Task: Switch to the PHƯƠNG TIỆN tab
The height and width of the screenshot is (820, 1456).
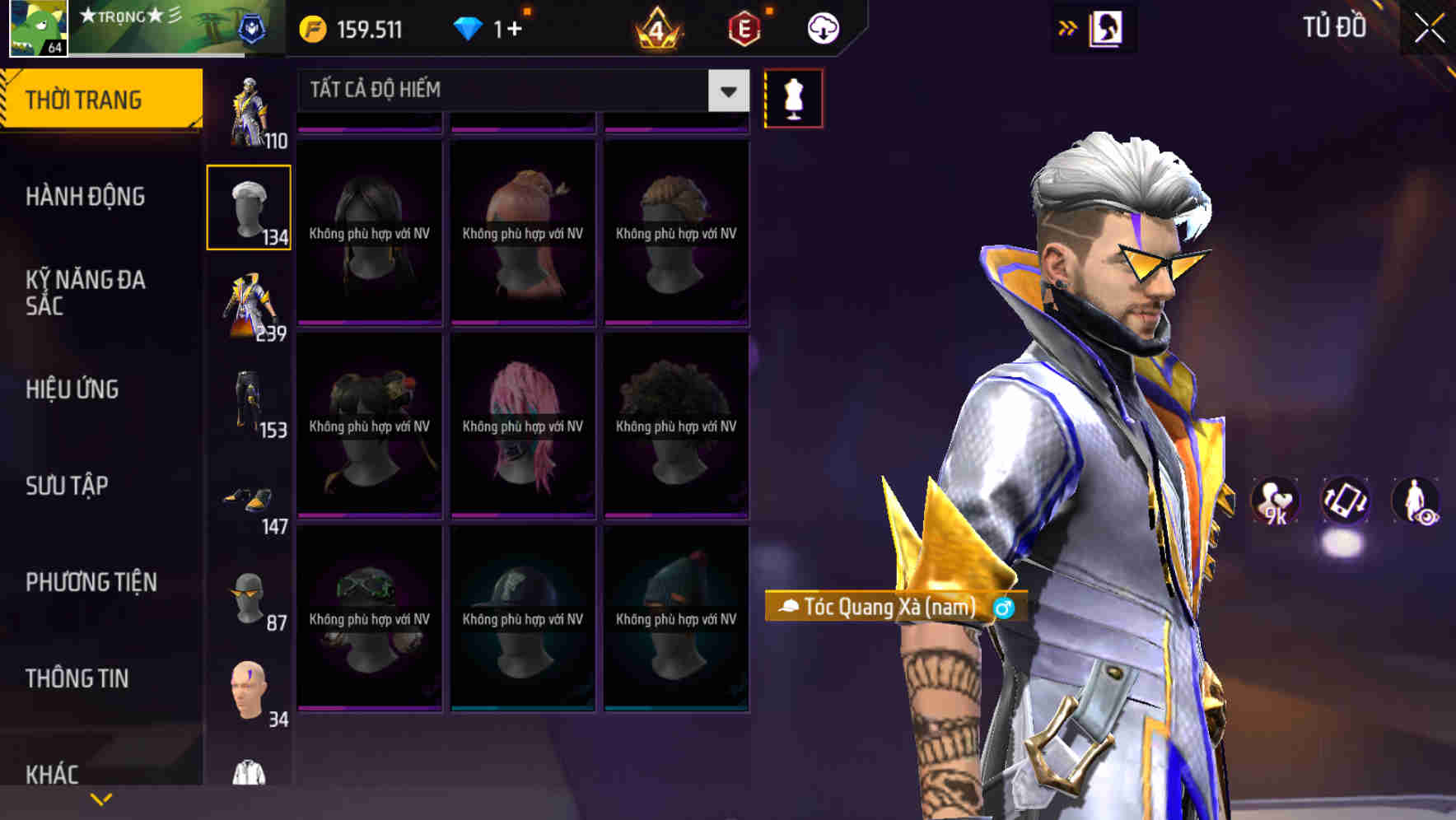Action: 89,582
